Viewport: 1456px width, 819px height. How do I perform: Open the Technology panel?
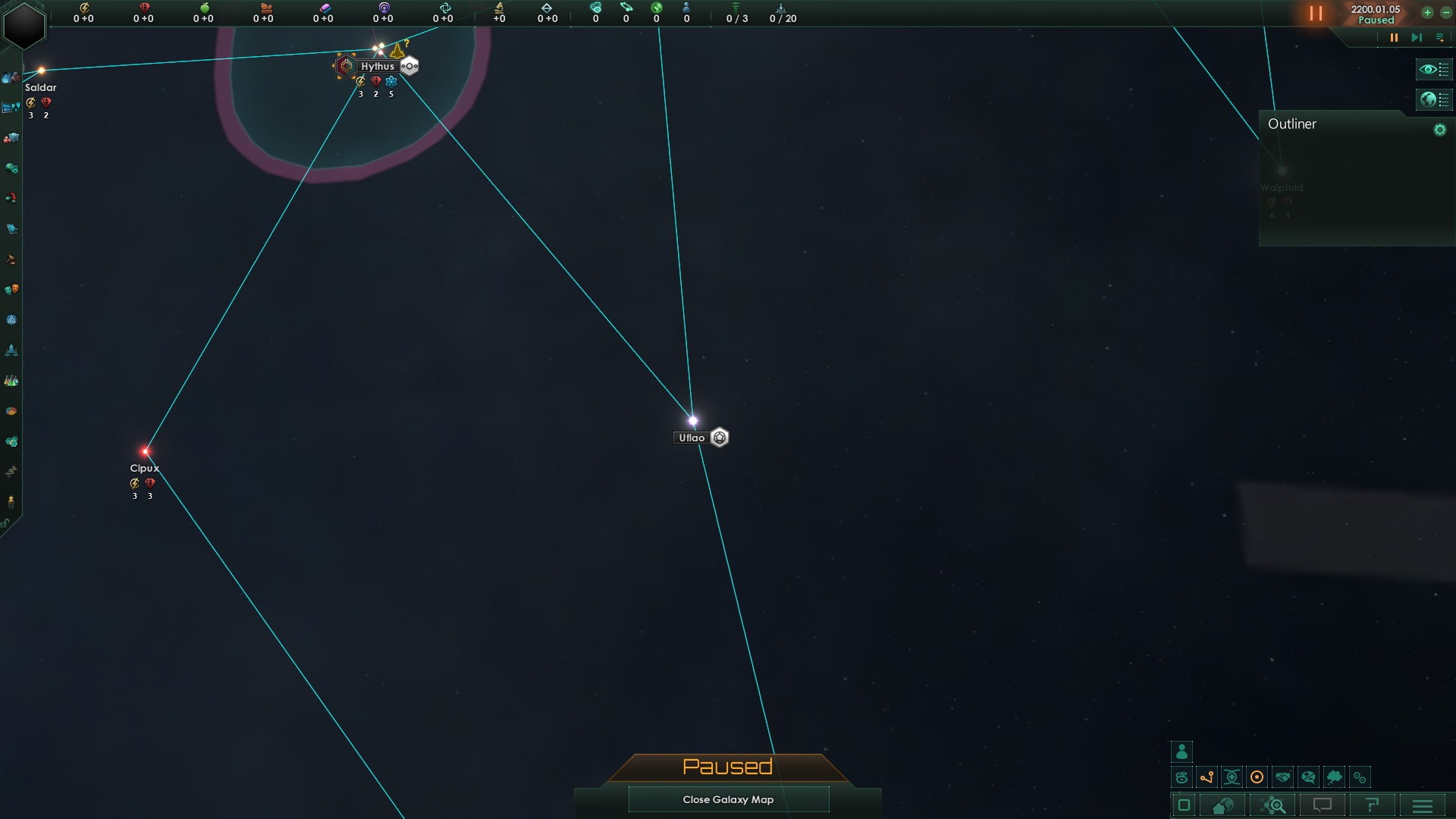coord(11,379)
